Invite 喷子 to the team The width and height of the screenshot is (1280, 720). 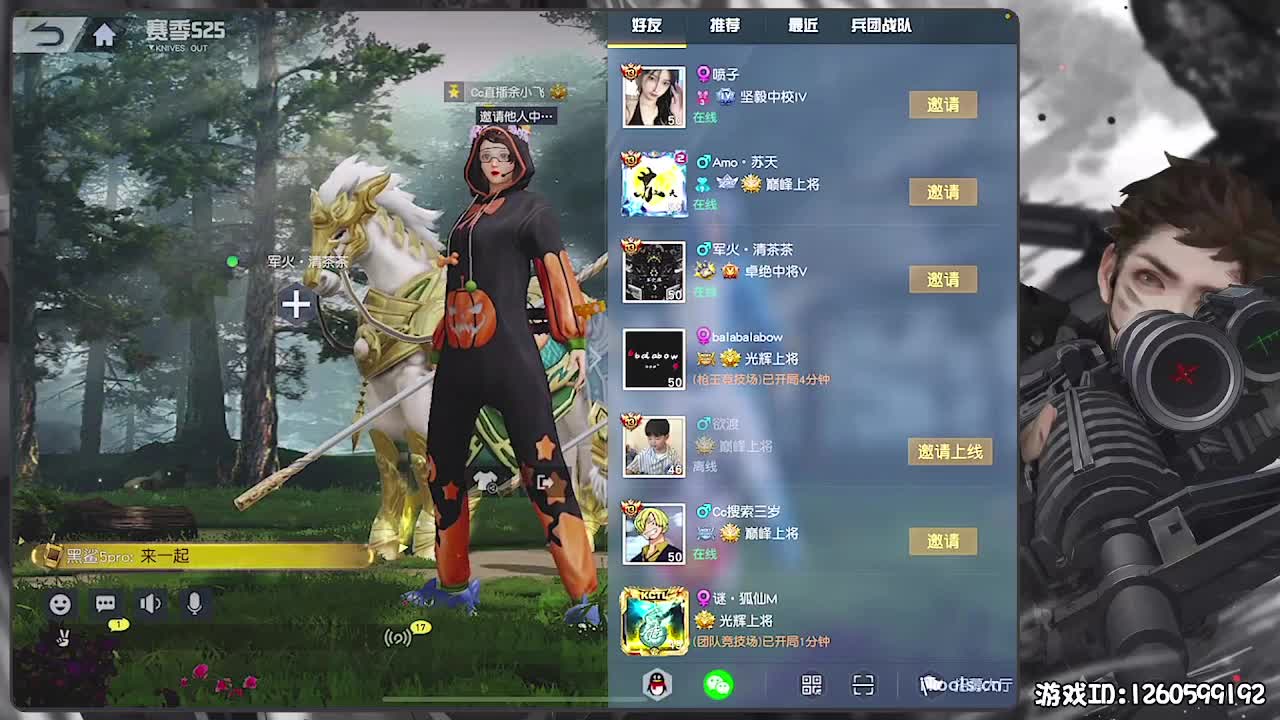(943, 104)
